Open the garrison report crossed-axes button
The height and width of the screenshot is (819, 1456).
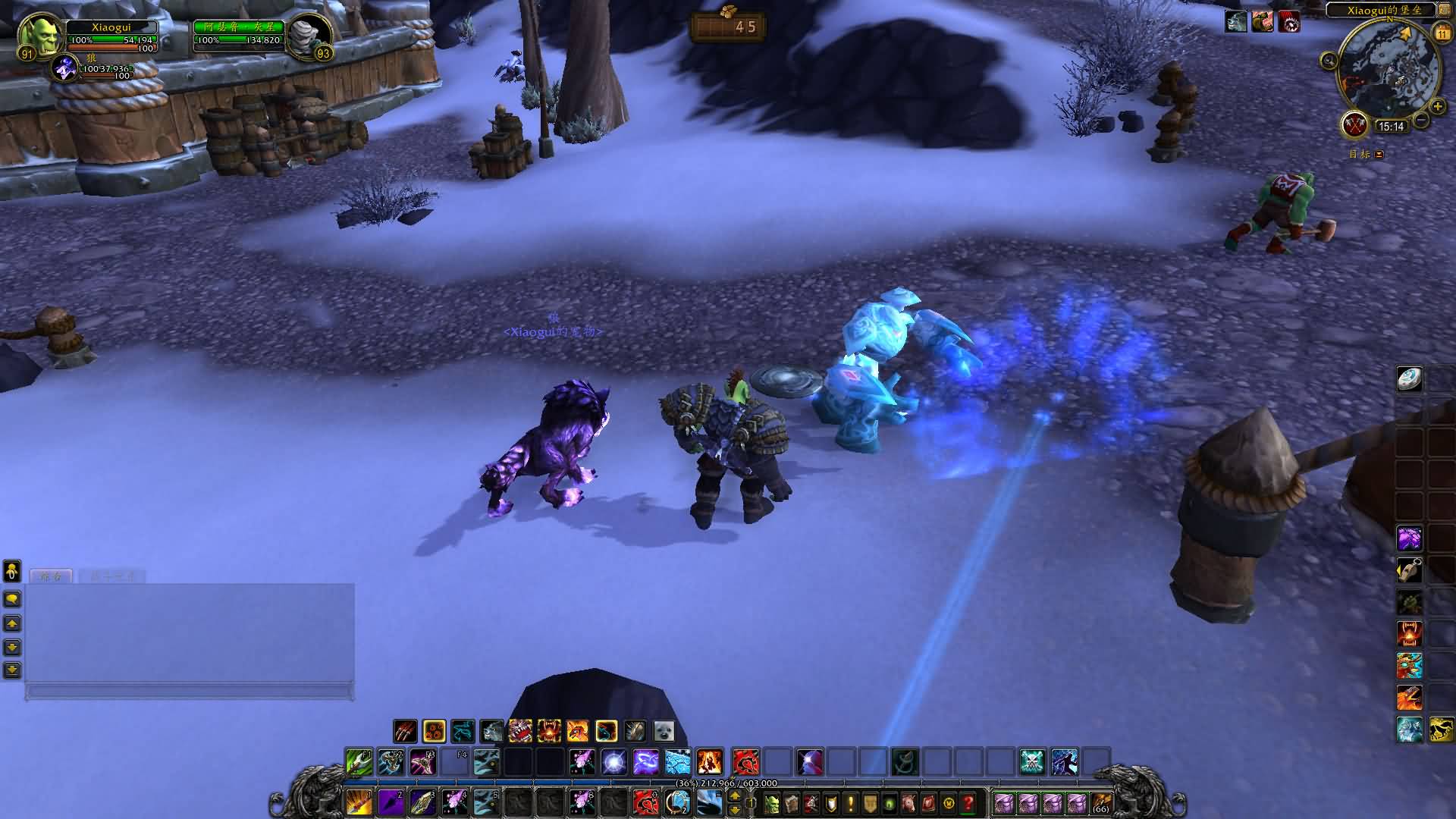(x=1354, y=124)
